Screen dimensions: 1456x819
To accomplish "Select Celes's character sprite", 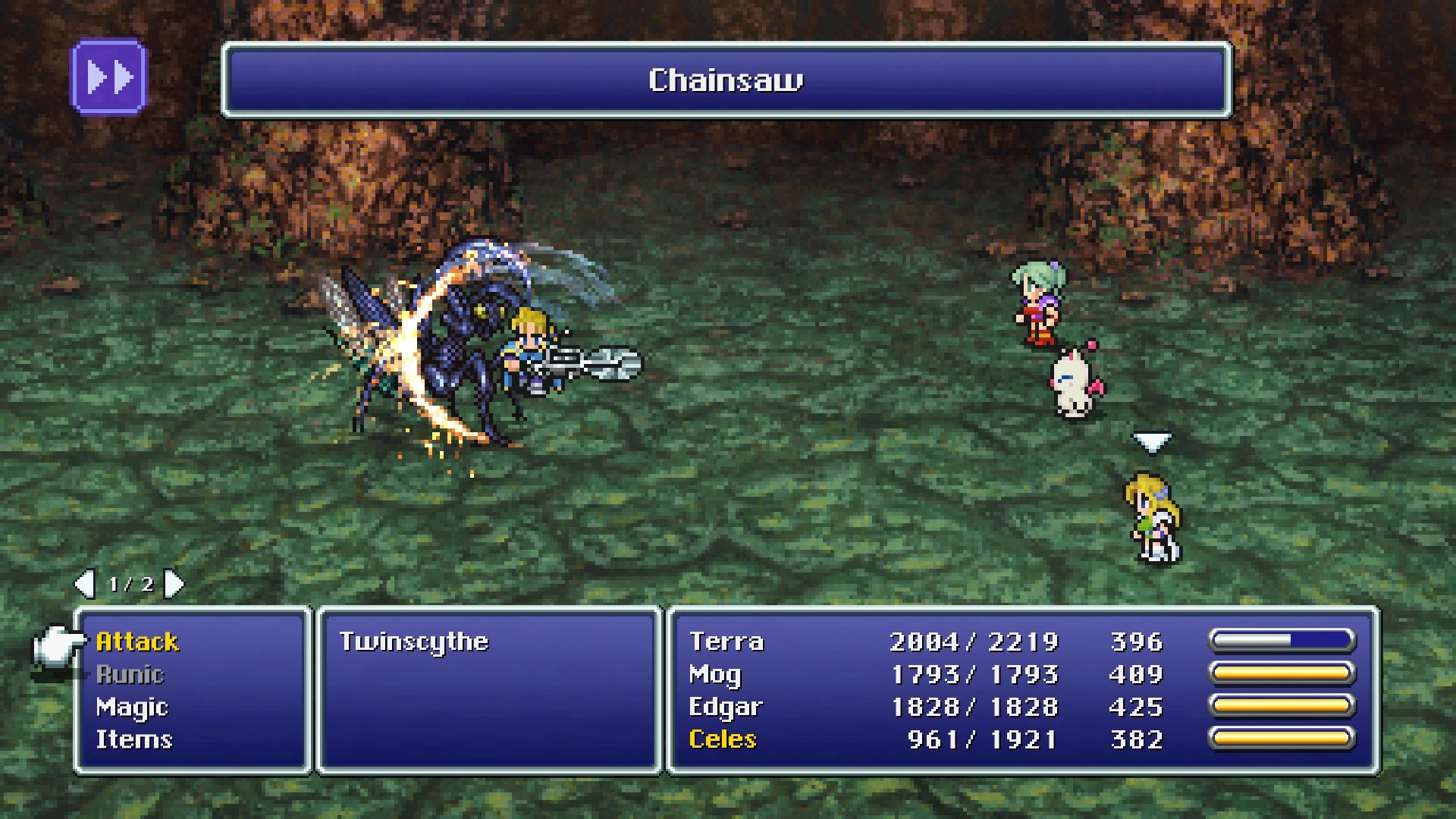I will click(1153, 516).
